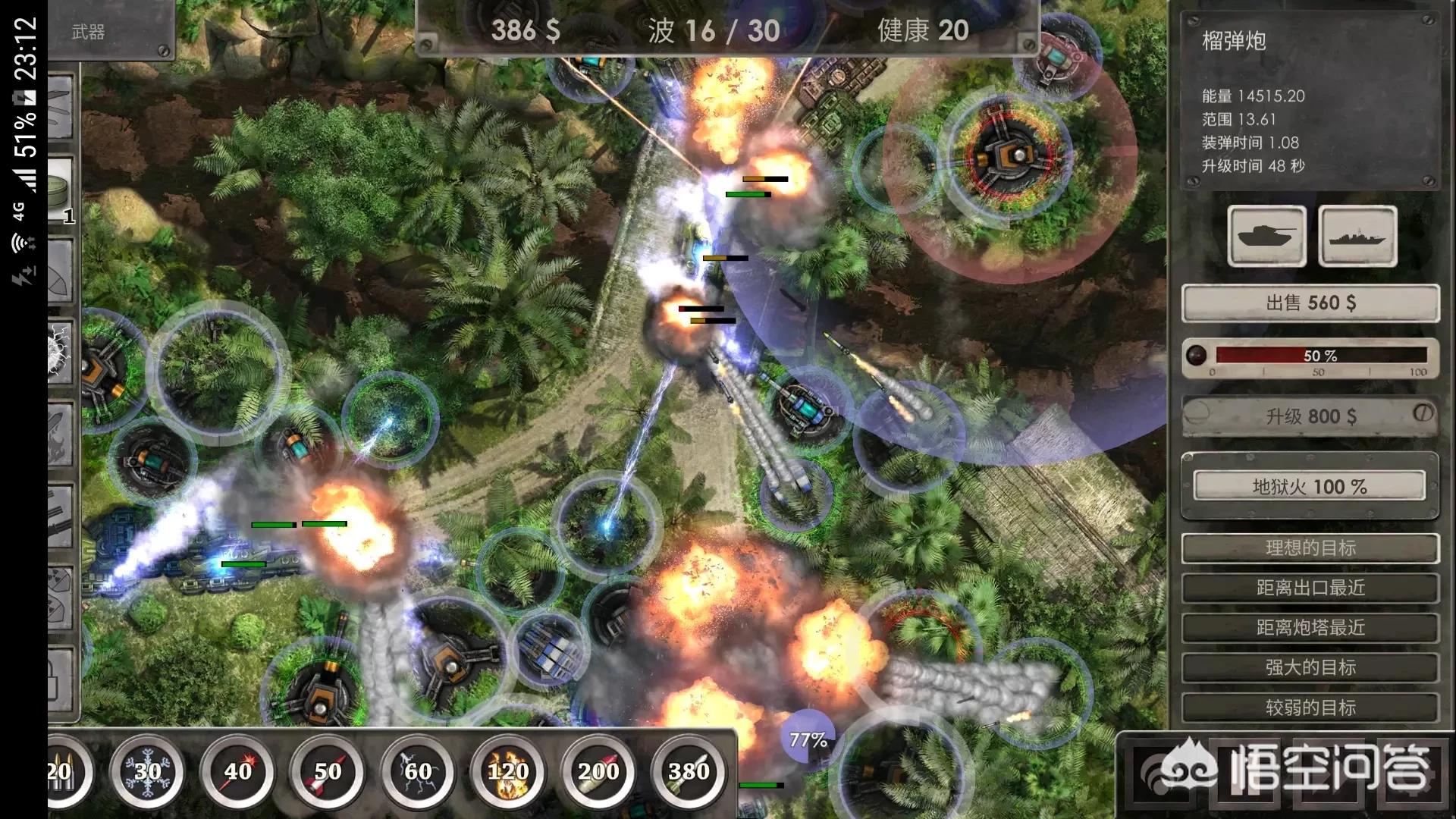The height and width of the screenshot is (819, 1456).
Task: Choose the 30-cost snowflake freeze tower
Action: coord(147,772)
